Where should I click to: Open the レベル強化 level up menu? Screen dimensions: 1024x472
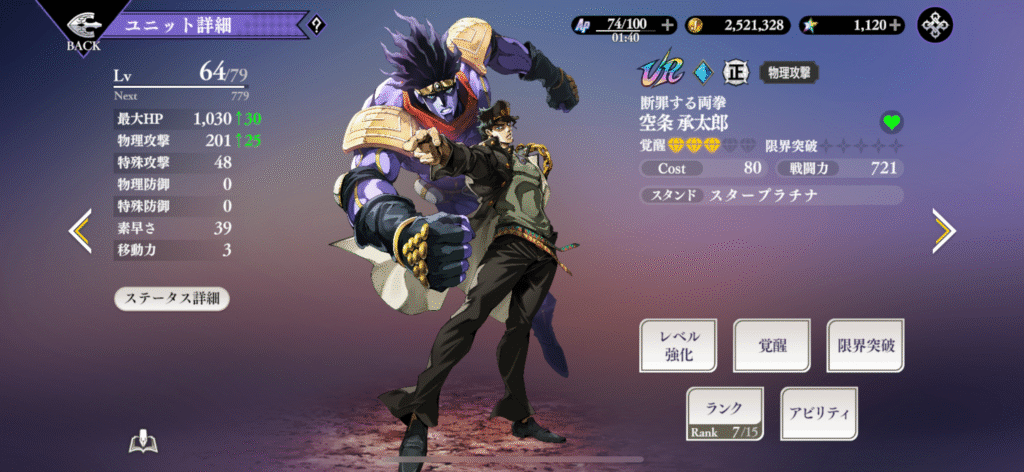679,346
